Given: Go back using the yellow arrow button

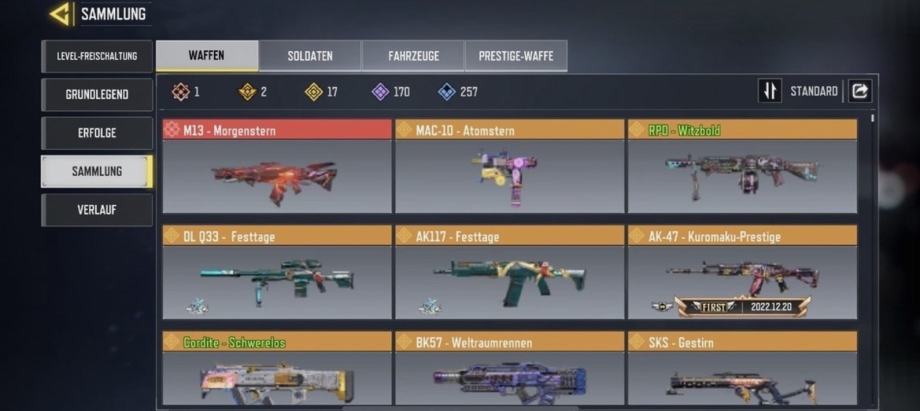Looking at the screenshot, I should pos(61,14).
